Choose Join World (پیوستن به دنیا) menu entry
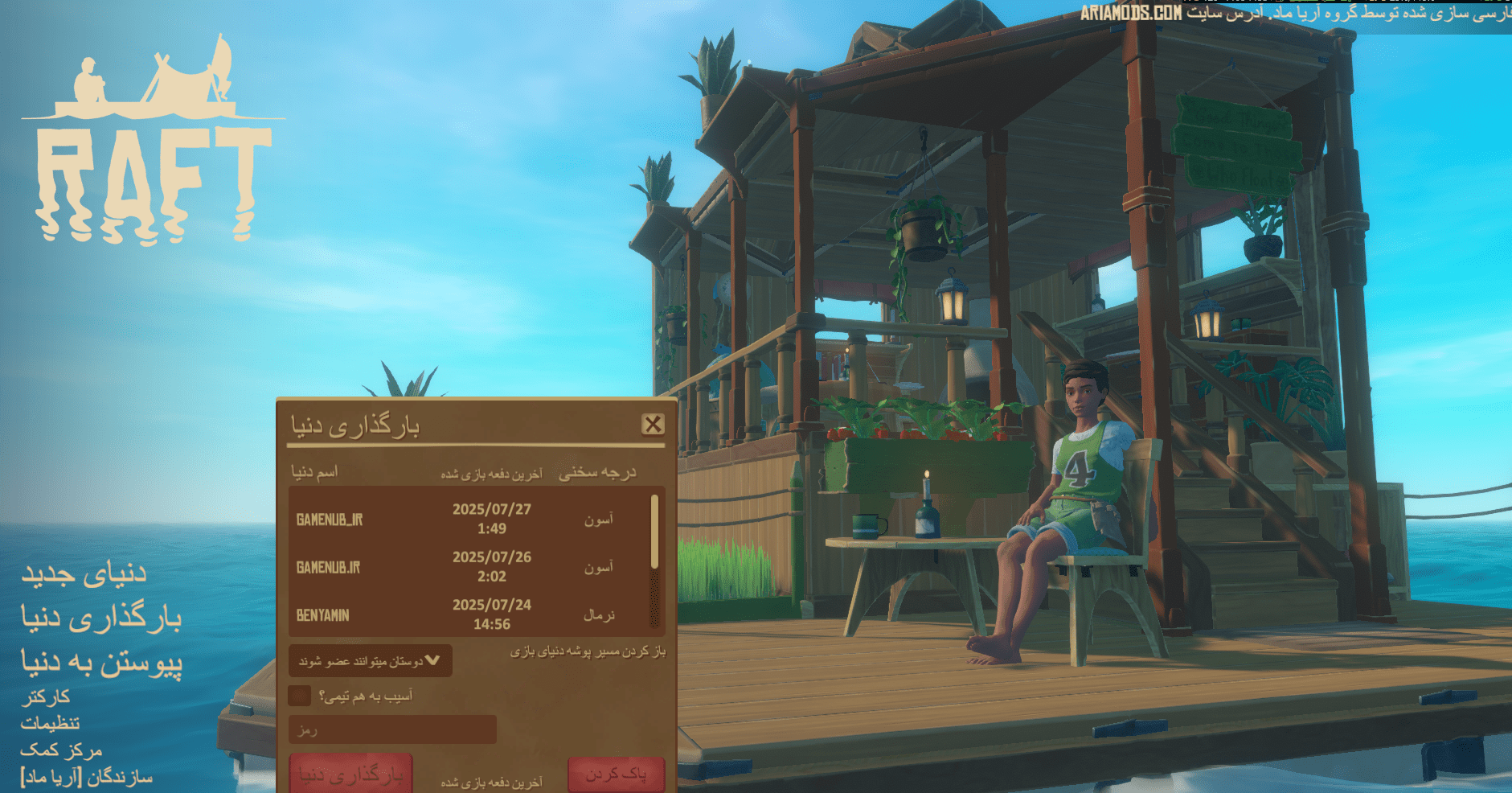 tap(101, 663)
